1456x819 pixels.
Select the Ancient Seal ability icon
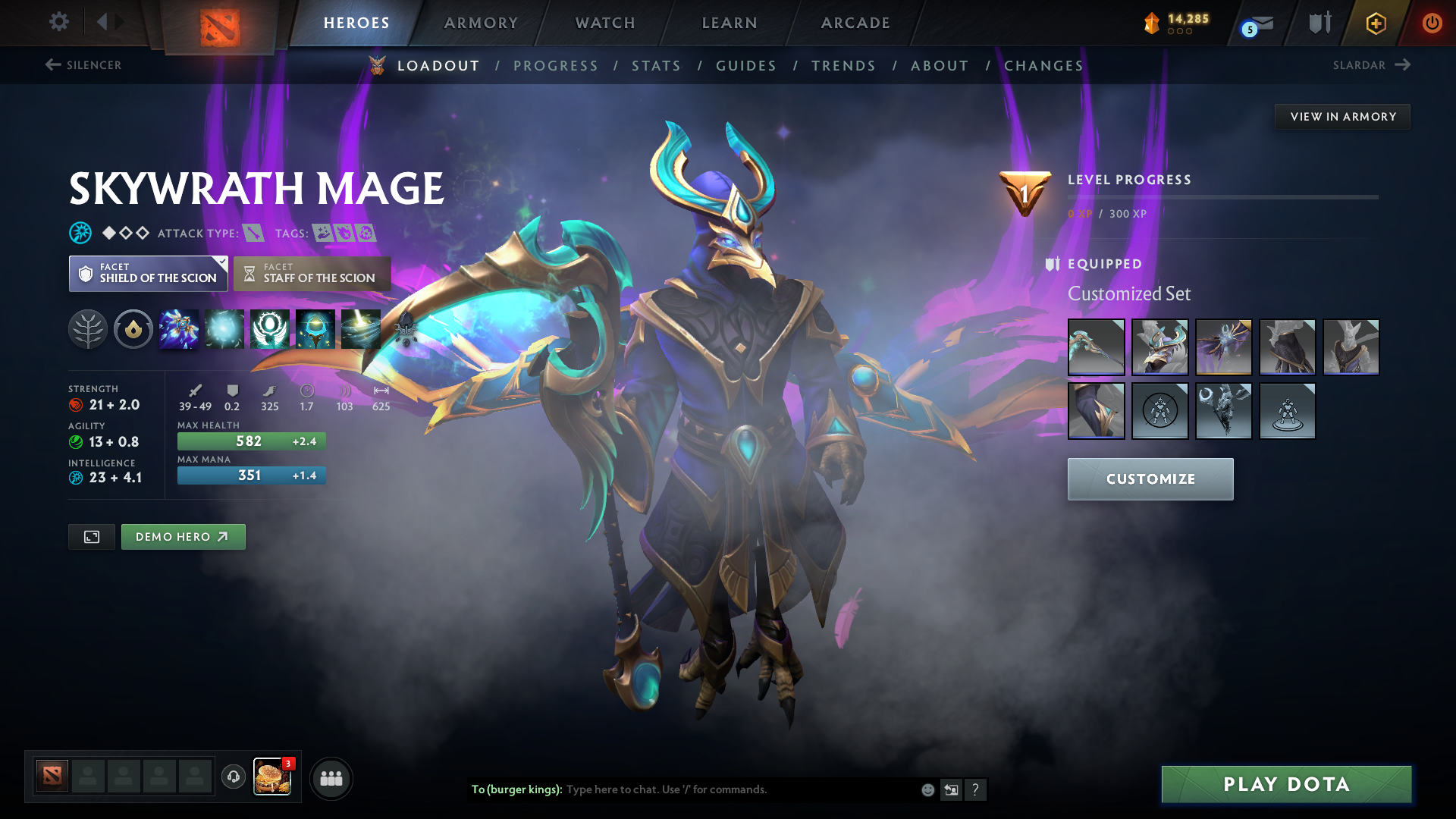[270, 328]
